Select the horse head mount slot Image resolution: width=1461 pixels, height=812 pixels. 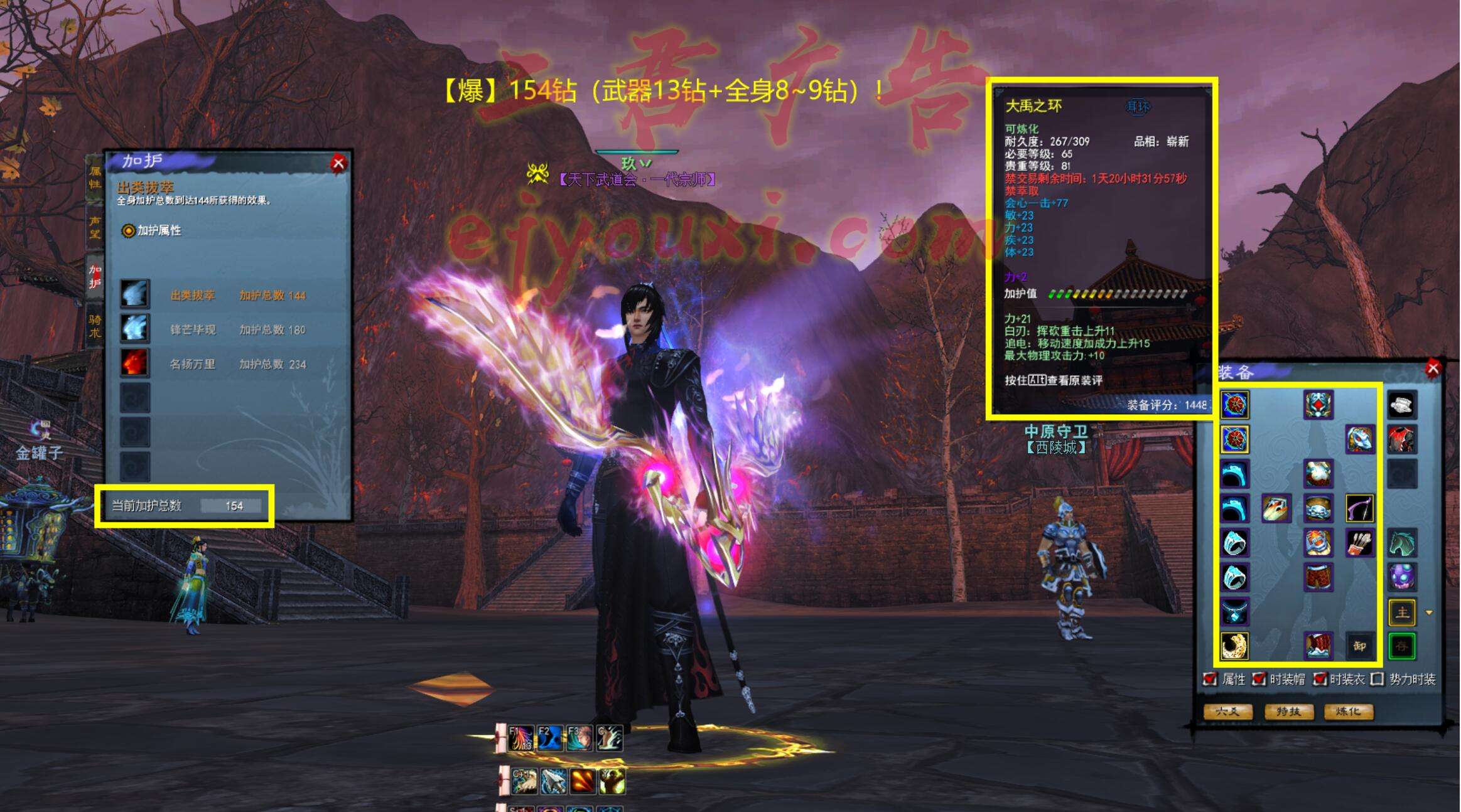[x=1401, y=542]
